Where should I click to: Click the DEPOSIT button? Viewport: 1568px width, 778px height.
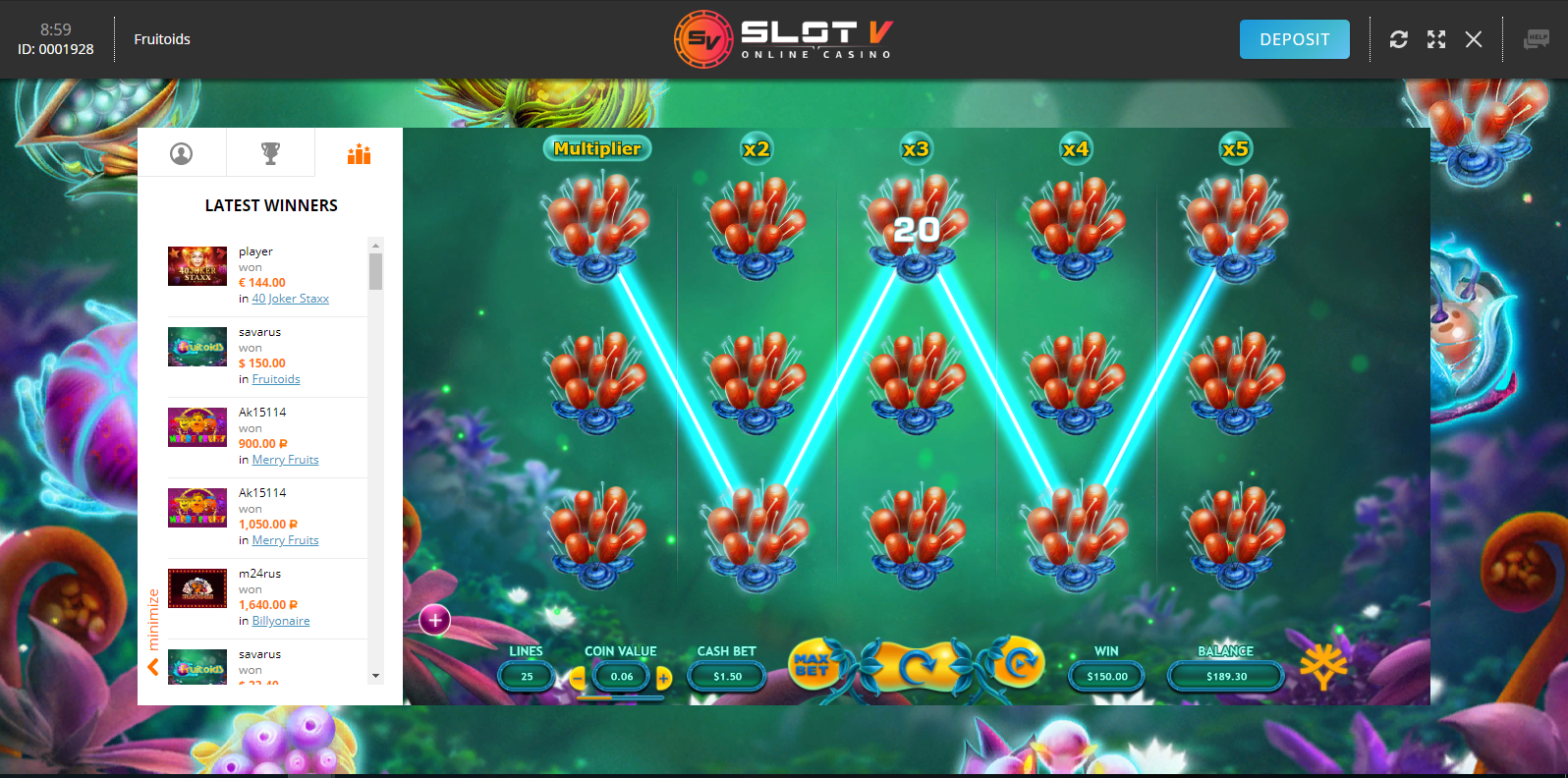click(x=1294, y=39)
